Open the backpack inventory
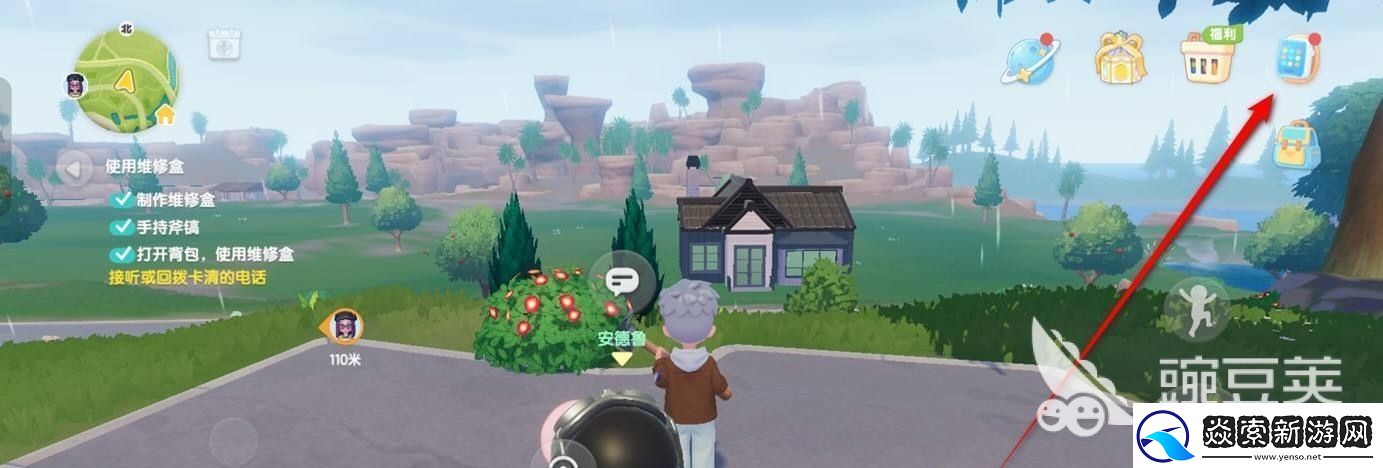Screen dimensions: 1383x468 [x=1296, y=146]
